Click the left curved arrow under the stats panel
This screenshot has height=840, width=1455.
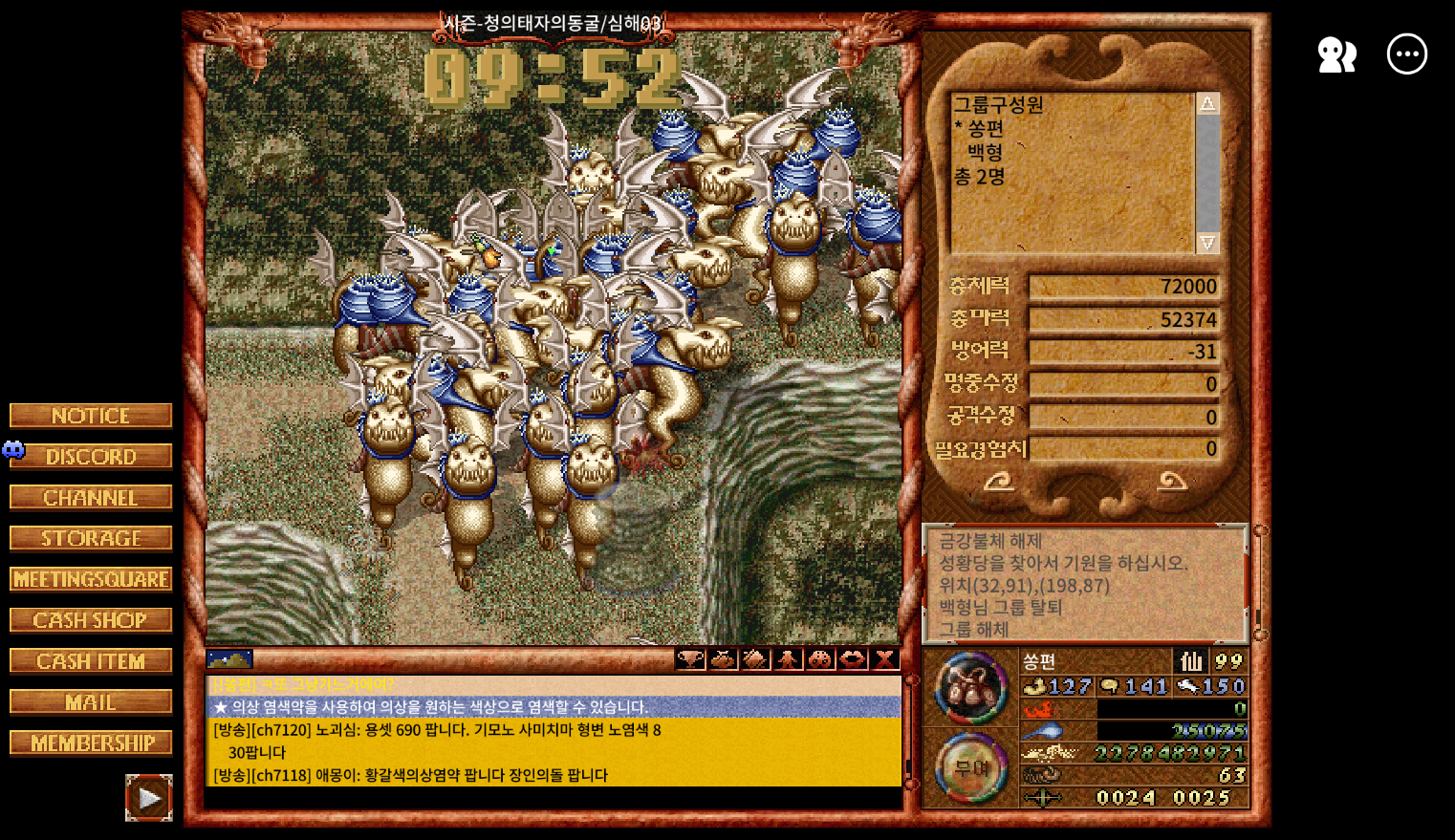point(1000,483)
